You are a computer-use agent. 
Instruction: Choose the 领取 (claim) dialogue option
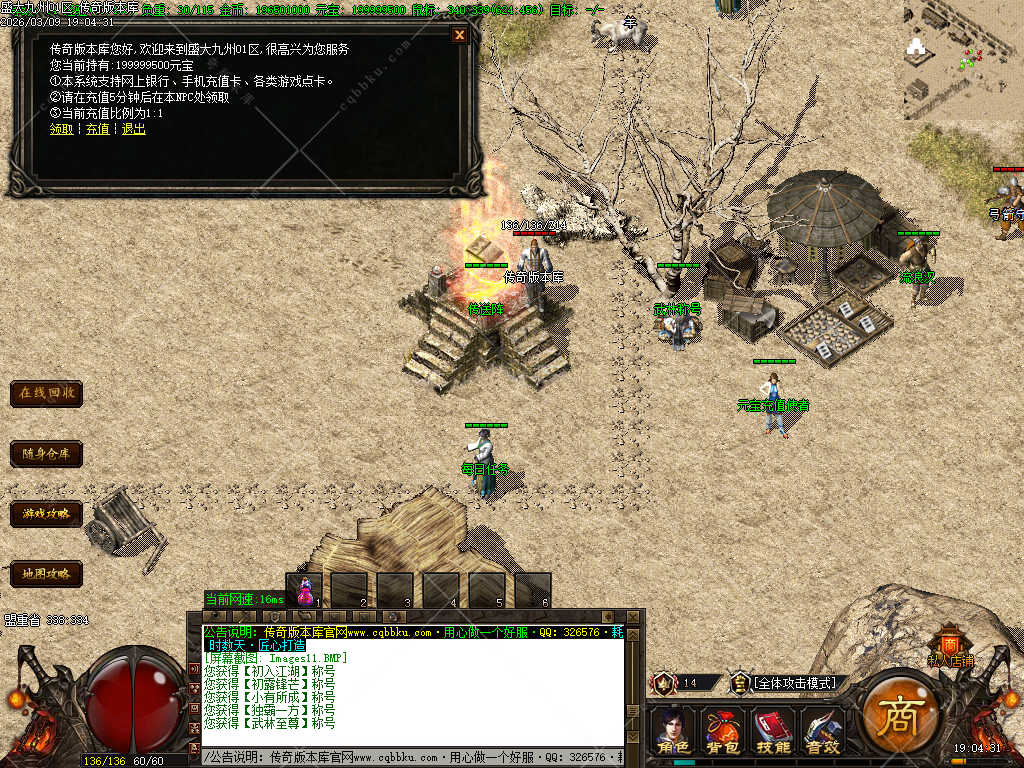(x=61, y=129)
